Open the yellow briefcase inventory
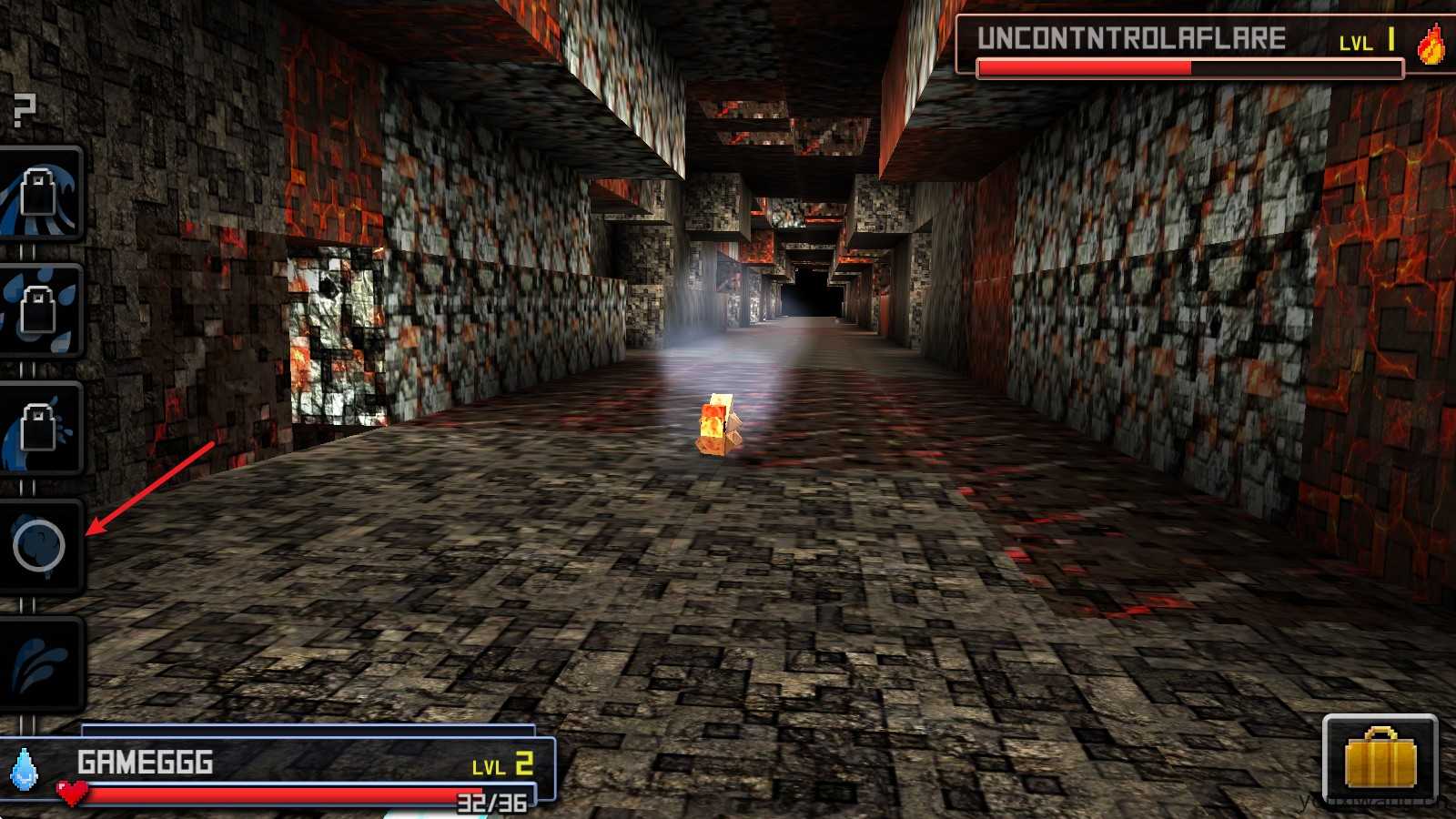The image size is (1456, 819). pos(1380,760)
